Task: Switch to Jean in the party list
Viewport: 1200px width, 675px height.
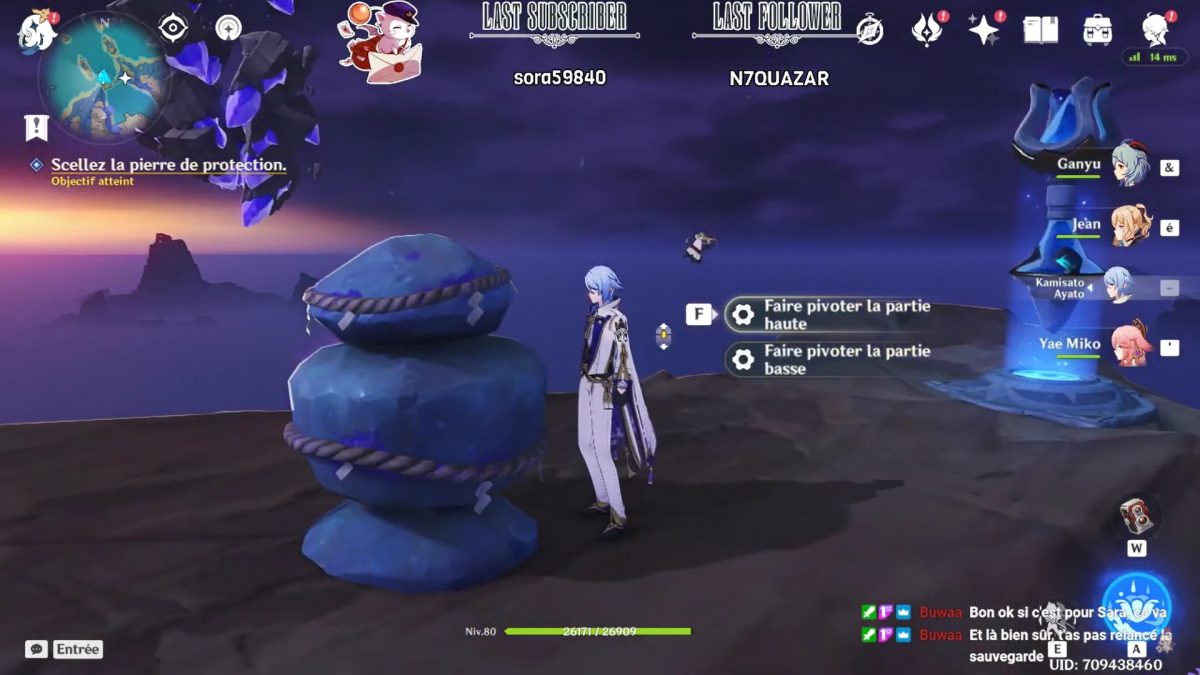Action: point(1130,226)
